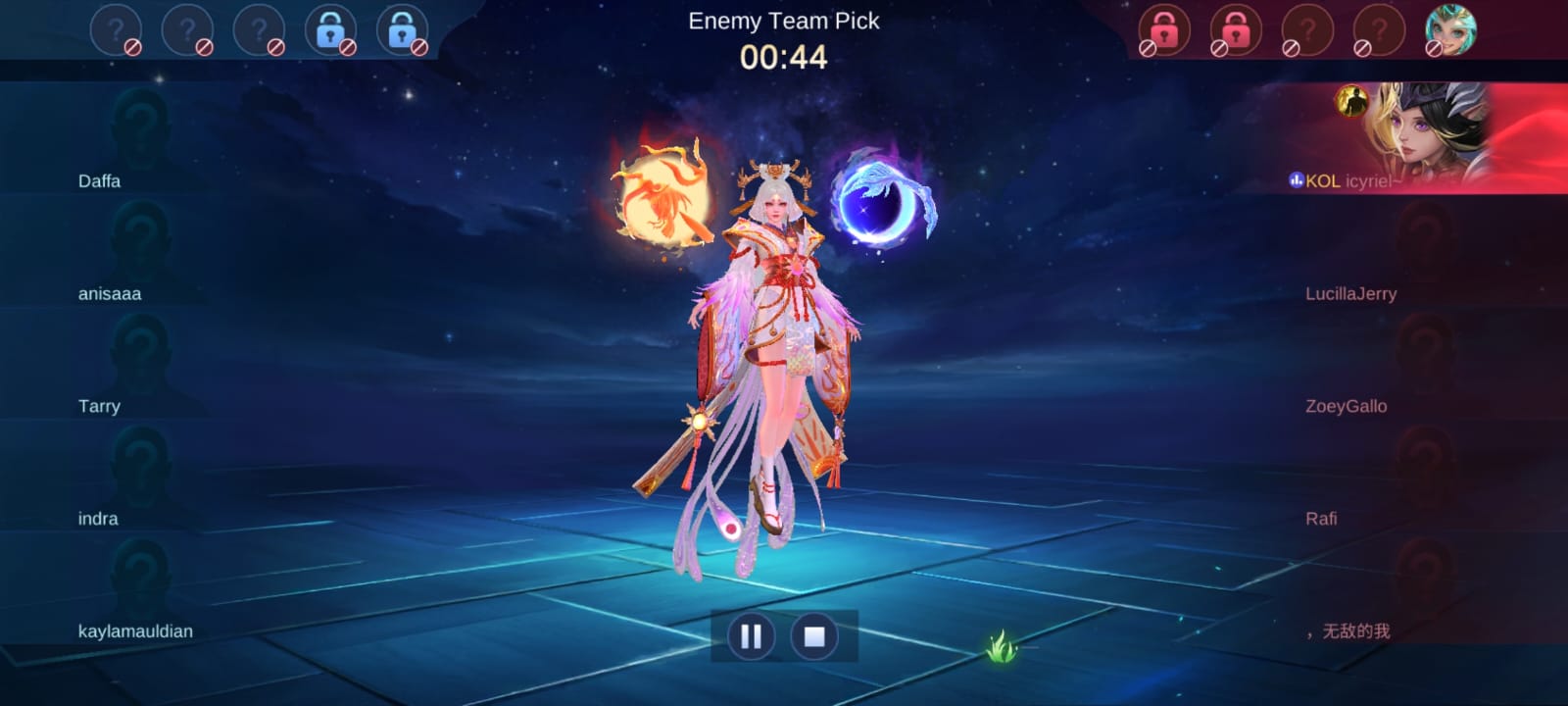The height and width of the screenshot is (706, 1568).
Task: Select the fiery phoenix orb beside the hero
Action: point(661,196)
